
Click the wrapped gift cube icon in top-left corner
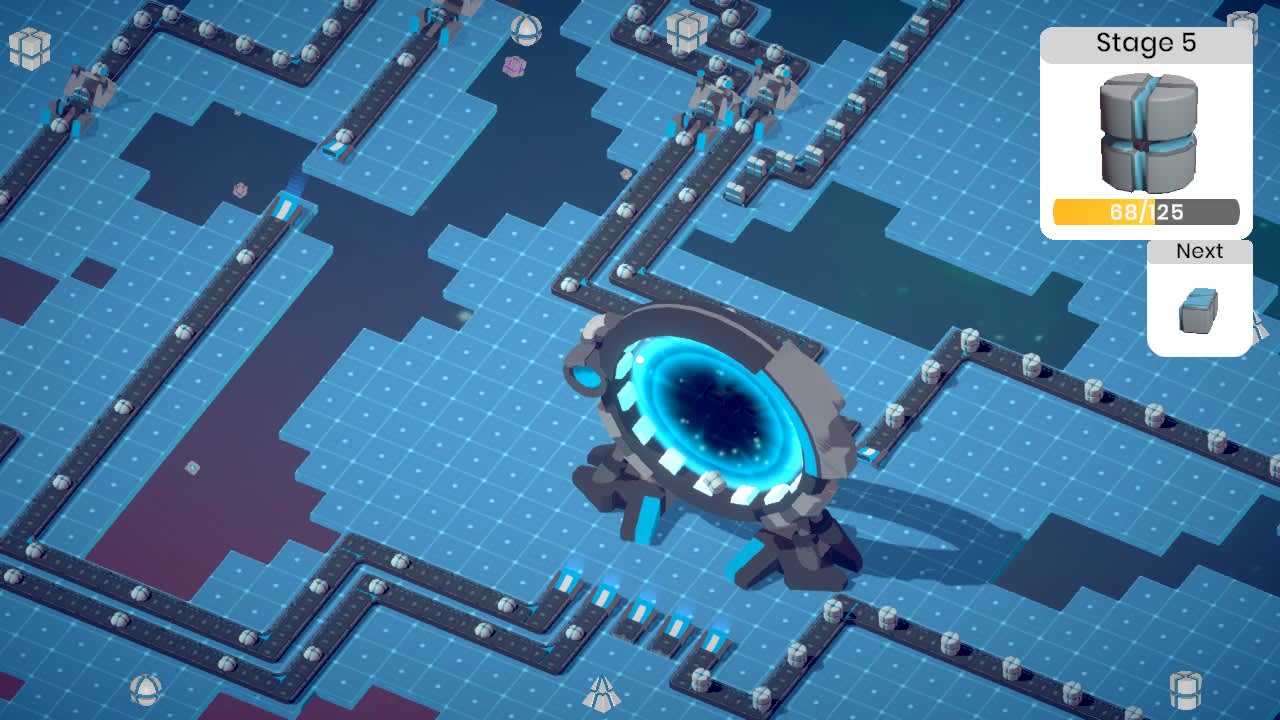tap(30, 50)
